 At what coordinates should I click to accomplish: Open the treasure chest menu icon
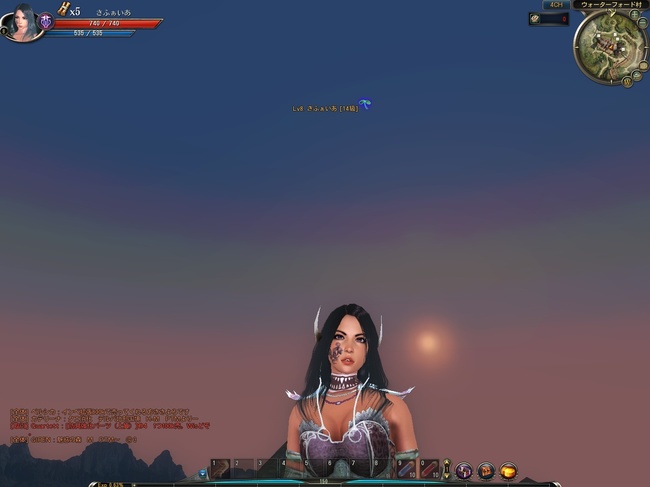(486, 470)
